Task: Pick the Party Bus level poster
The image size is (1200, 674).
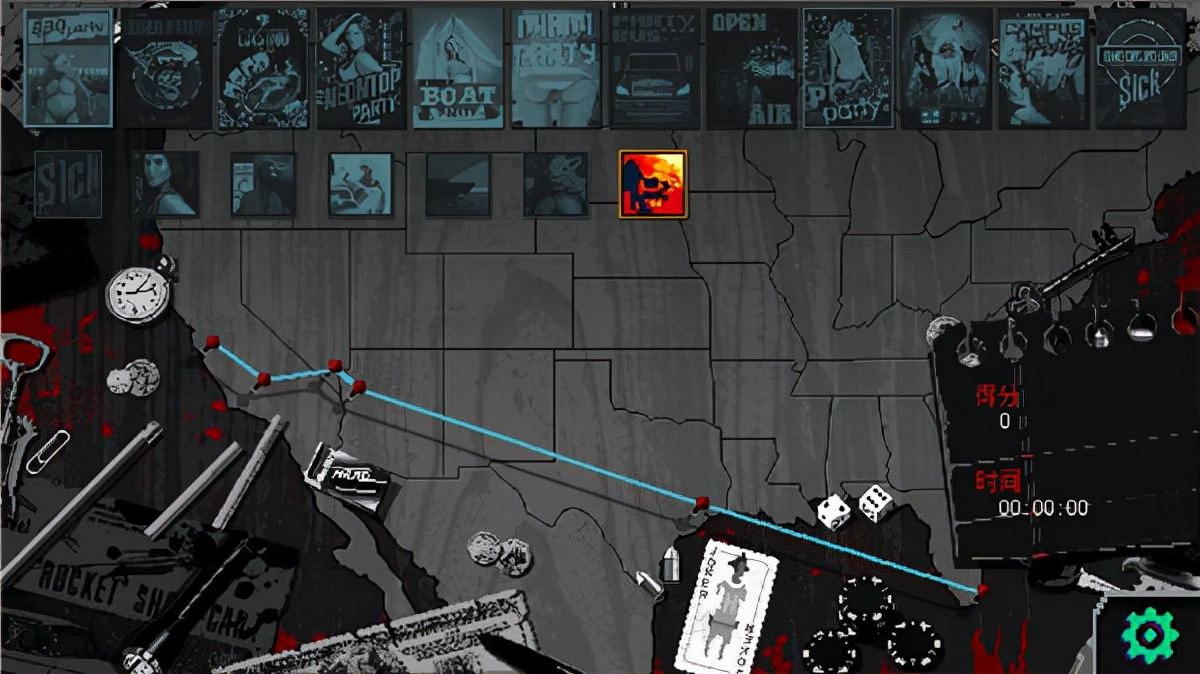Action: (654, 68)
